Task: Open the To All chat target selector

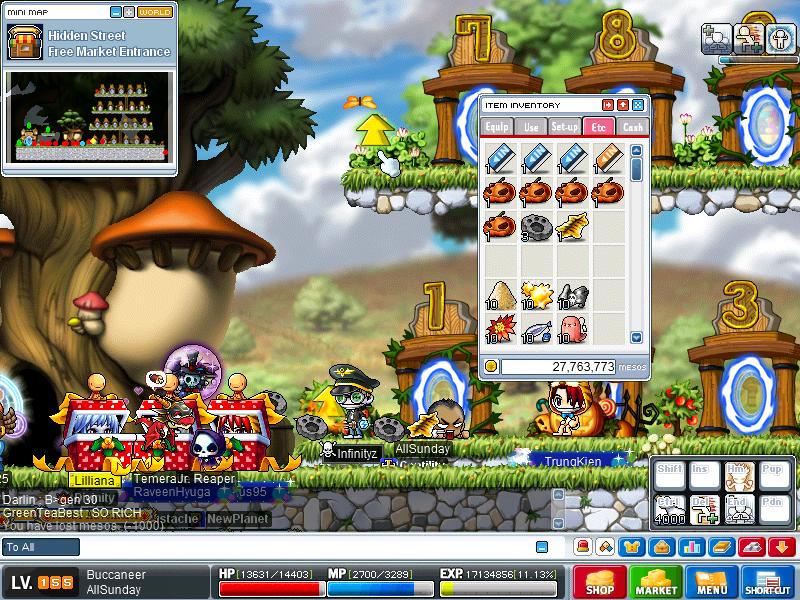Action: coord(41,547)
